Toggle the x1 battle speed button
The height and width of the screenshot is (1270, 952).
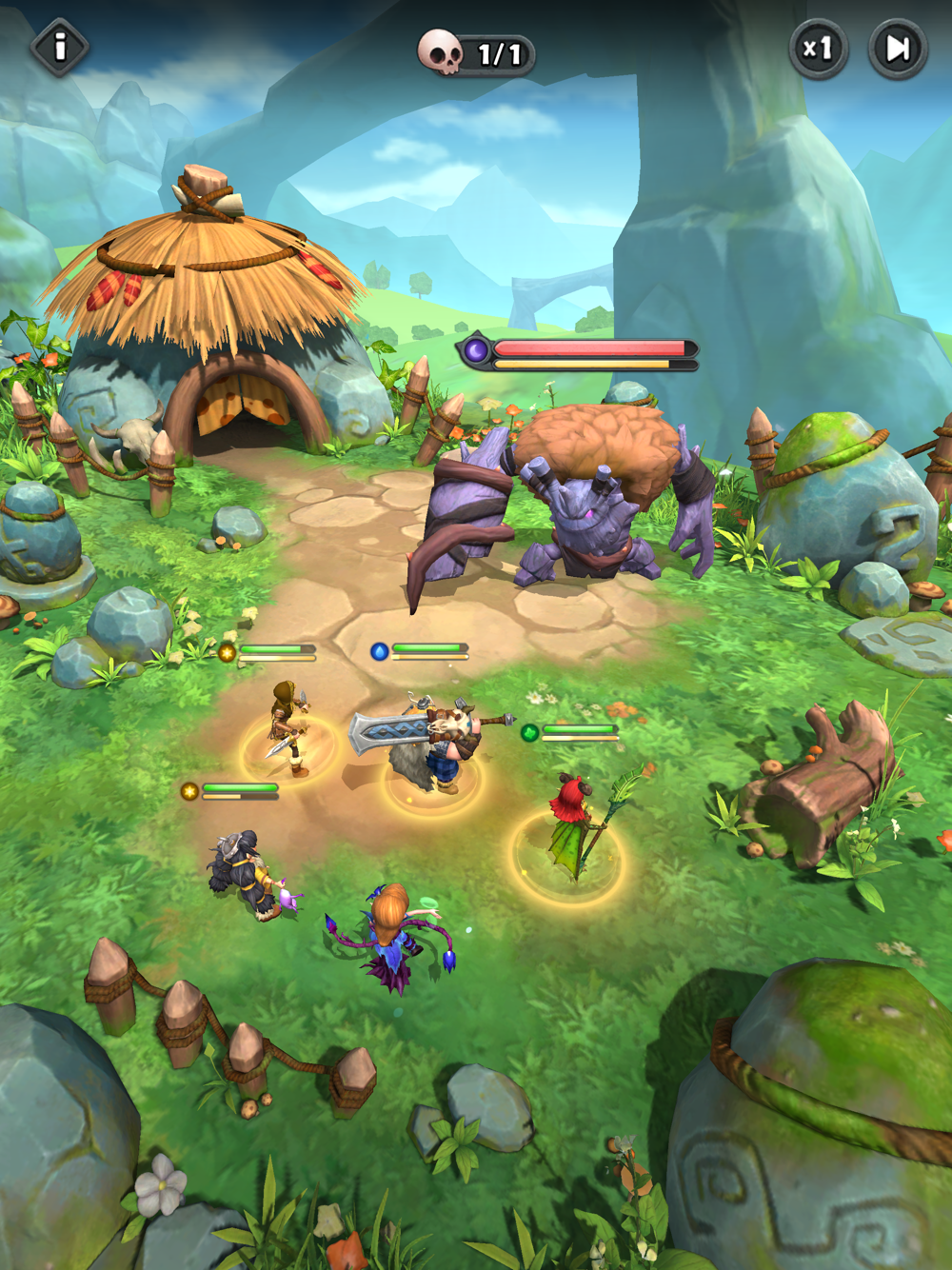(x=818, y=48)
